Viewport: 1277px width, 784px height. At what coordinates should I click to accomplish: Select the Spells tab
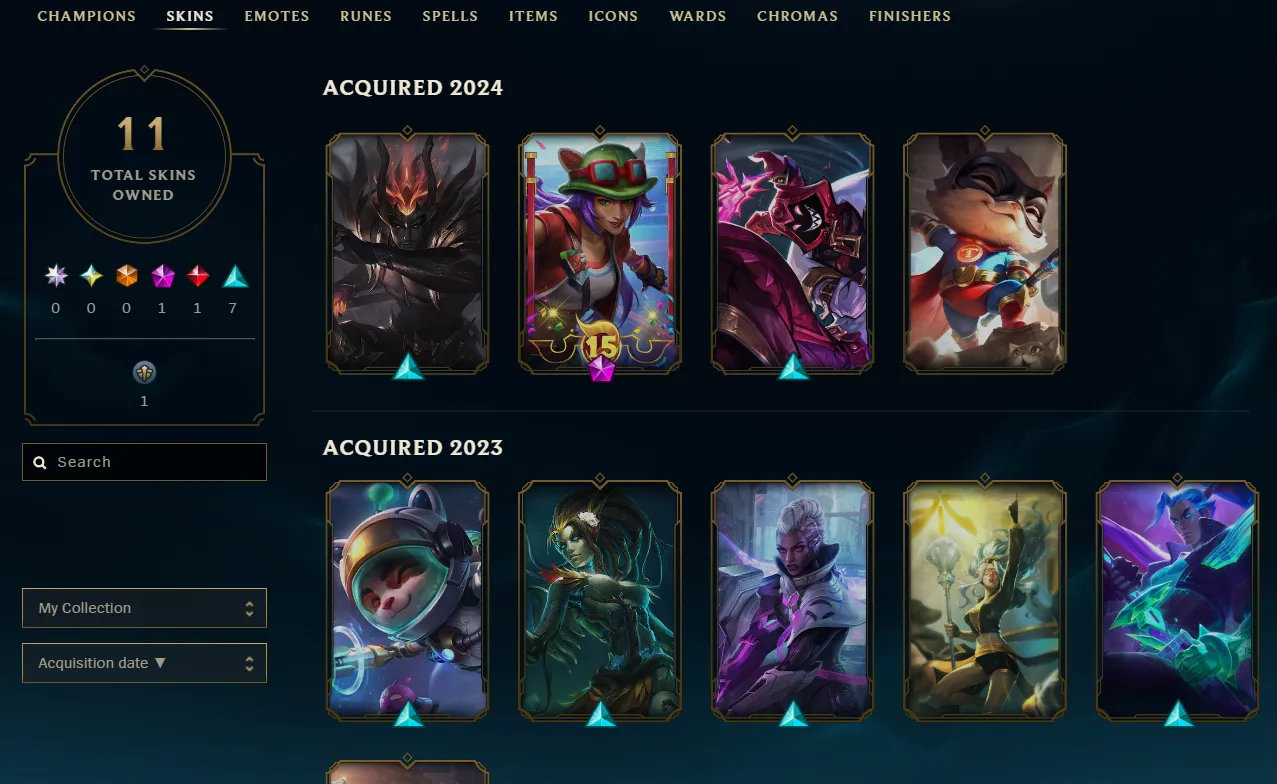coord(450,16)
